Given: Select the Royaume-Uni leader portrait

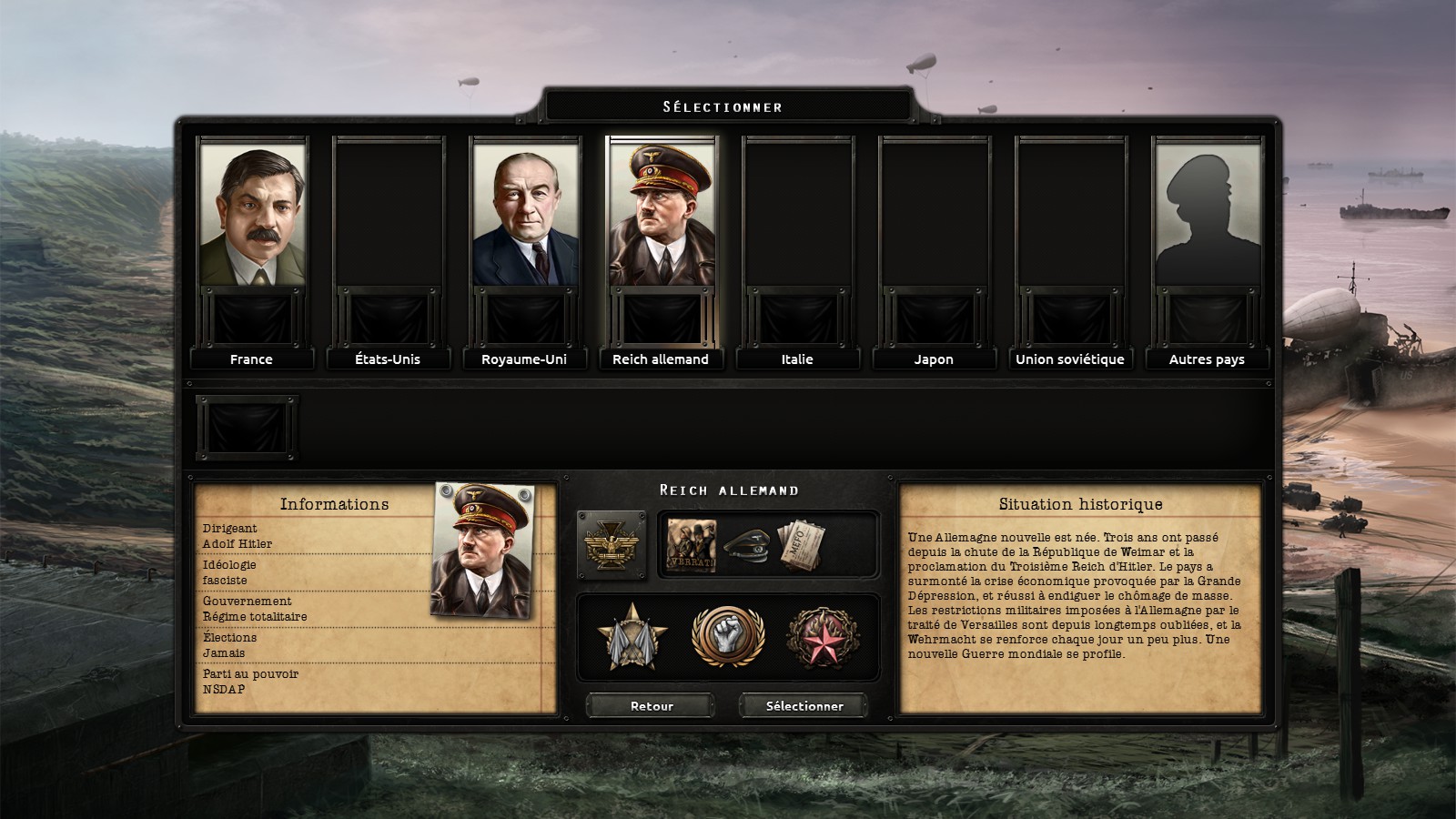Looking at the screenshot, I should pyautogui.click(x=524, y=227).
